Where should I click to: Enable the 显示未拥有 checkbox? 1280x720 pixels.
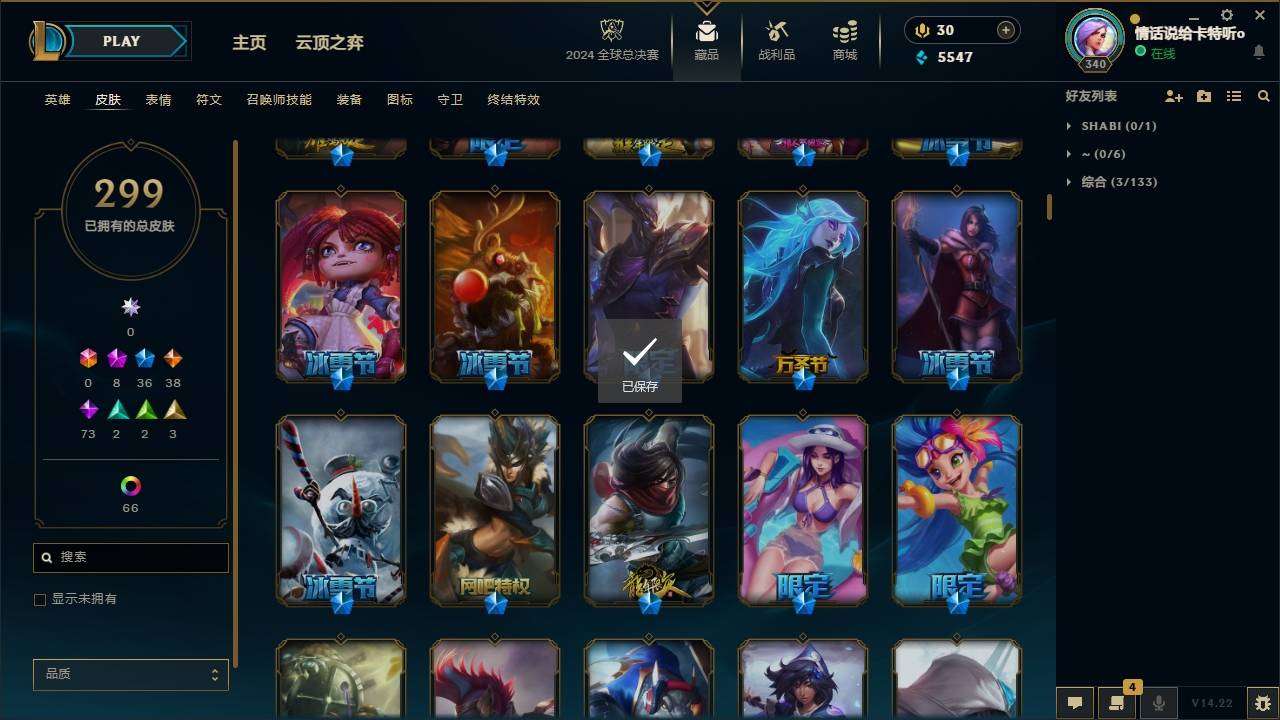(x=39, y=599)
